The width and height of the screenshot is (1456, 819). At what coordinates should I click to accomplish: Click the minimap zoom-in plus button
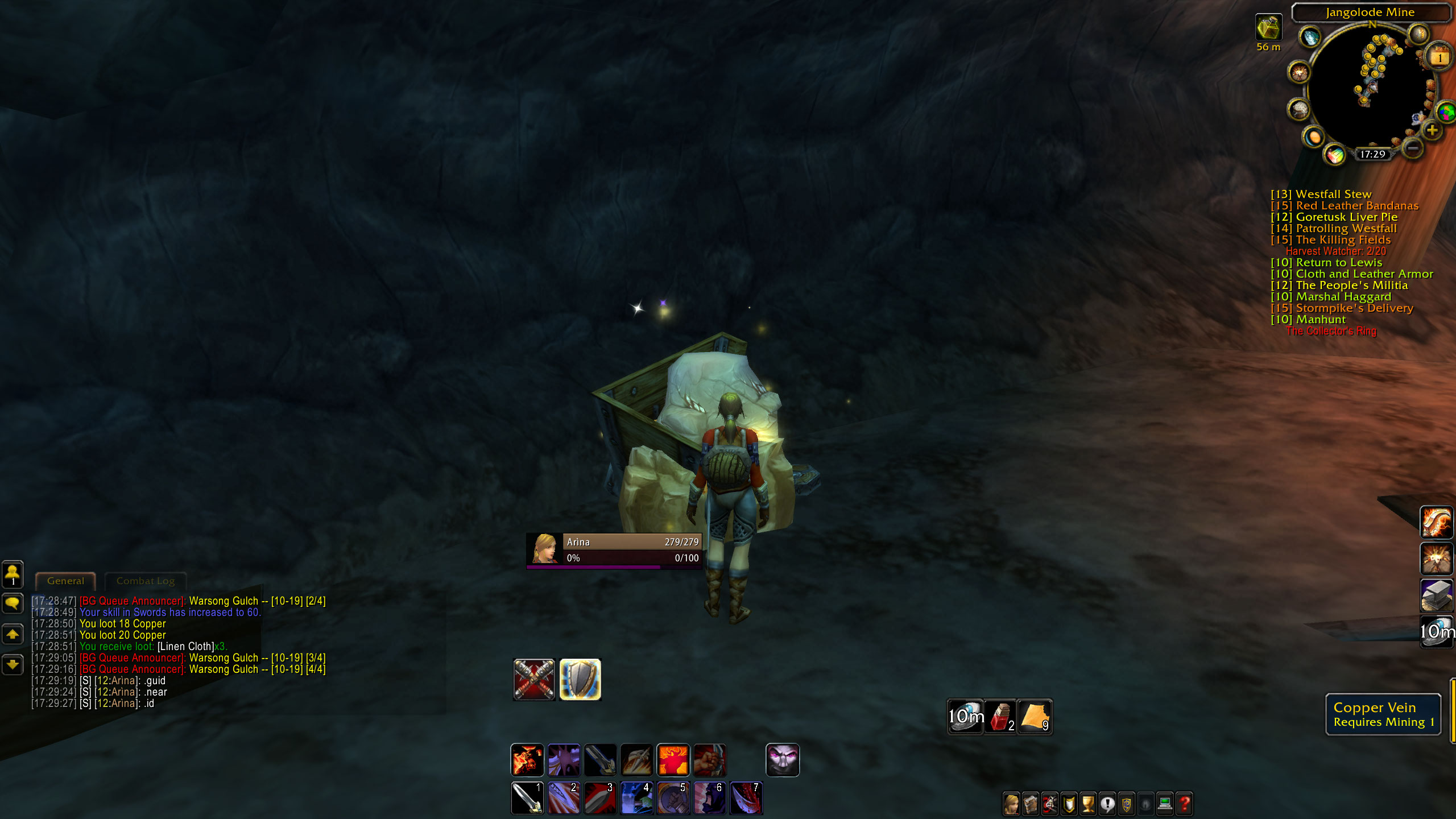(x=1432, y=130)
